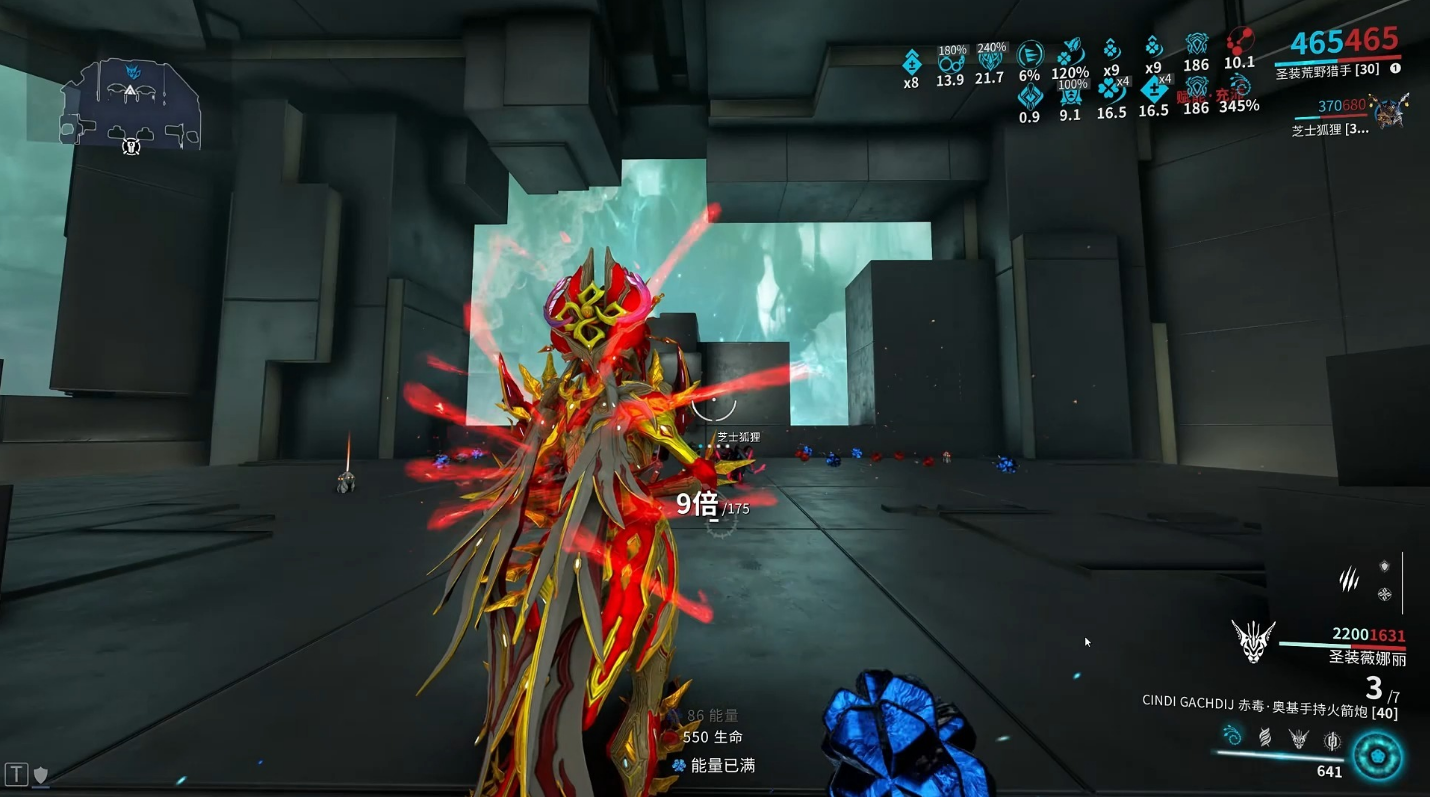Click the large cat-head emblem beside 圣装薇娜丽
The width and height of the screenshot is (1430, 797).
1252,641
